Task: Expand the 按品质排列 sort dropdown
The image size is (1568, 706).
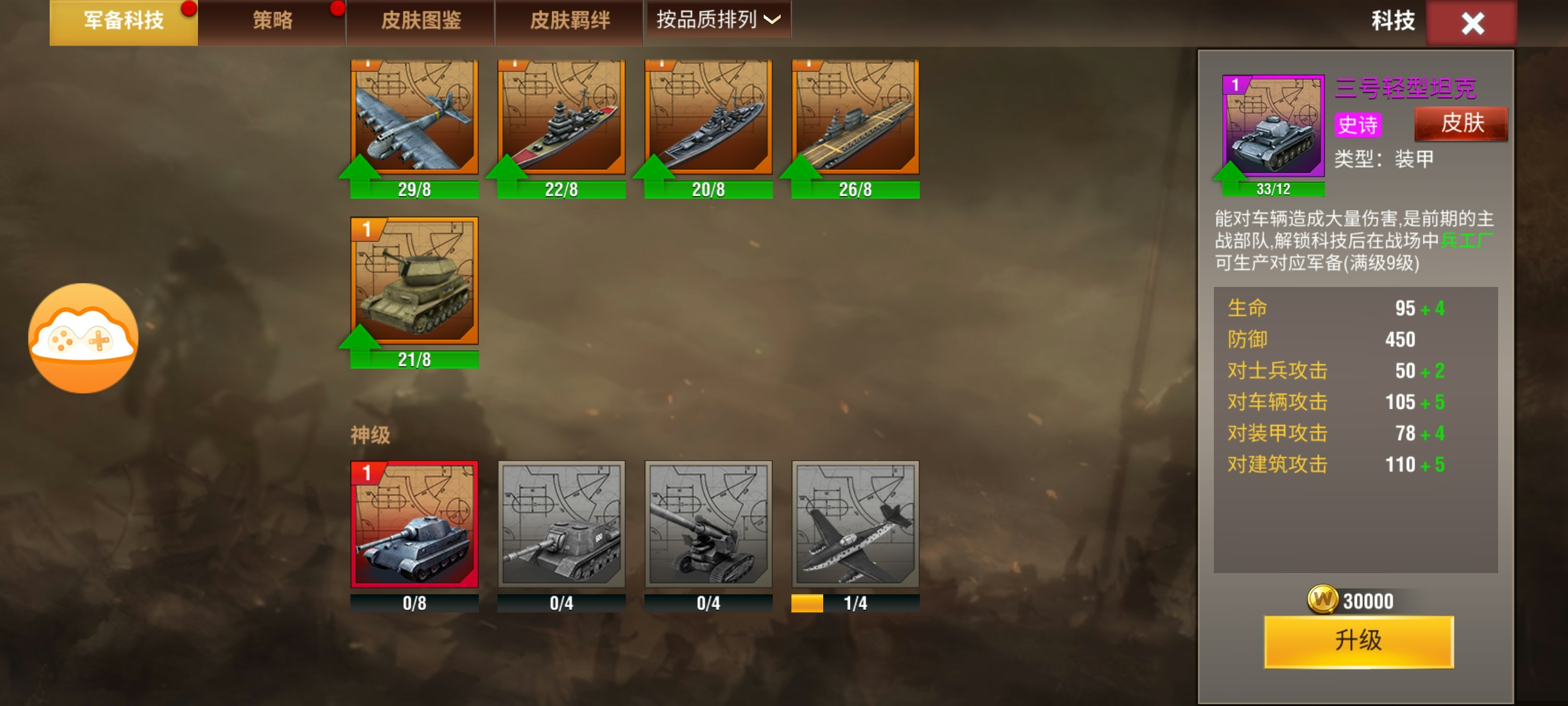Action: point(718,20)
